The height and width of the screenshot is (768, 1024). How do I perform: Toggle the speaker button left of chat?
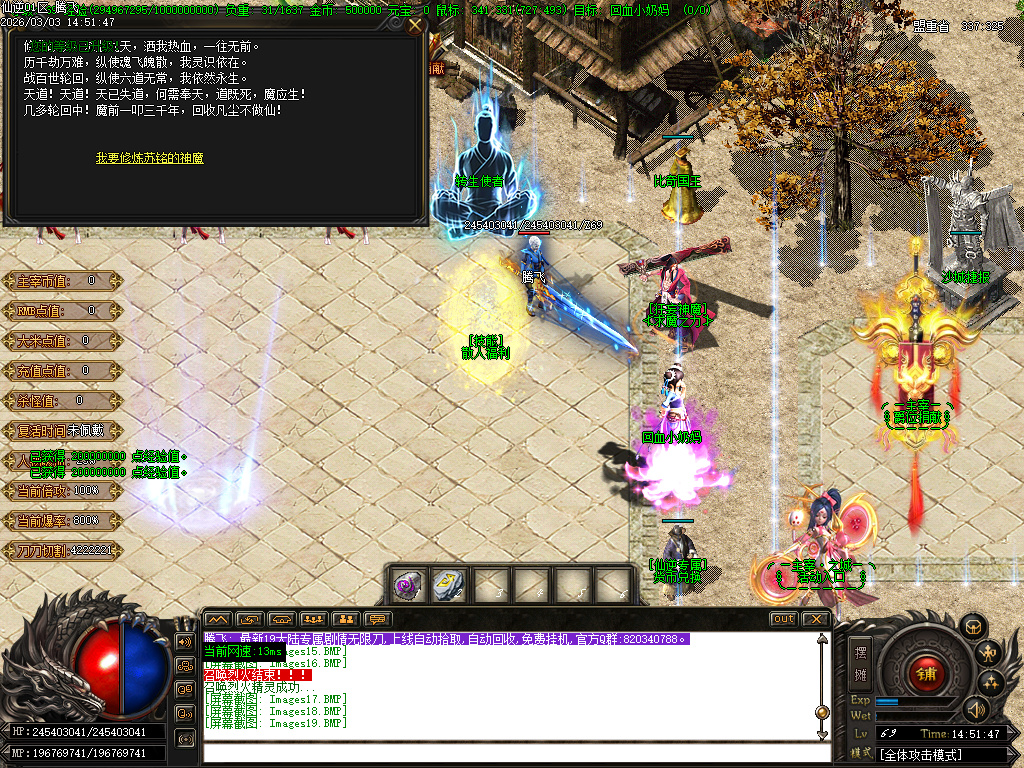184,641
